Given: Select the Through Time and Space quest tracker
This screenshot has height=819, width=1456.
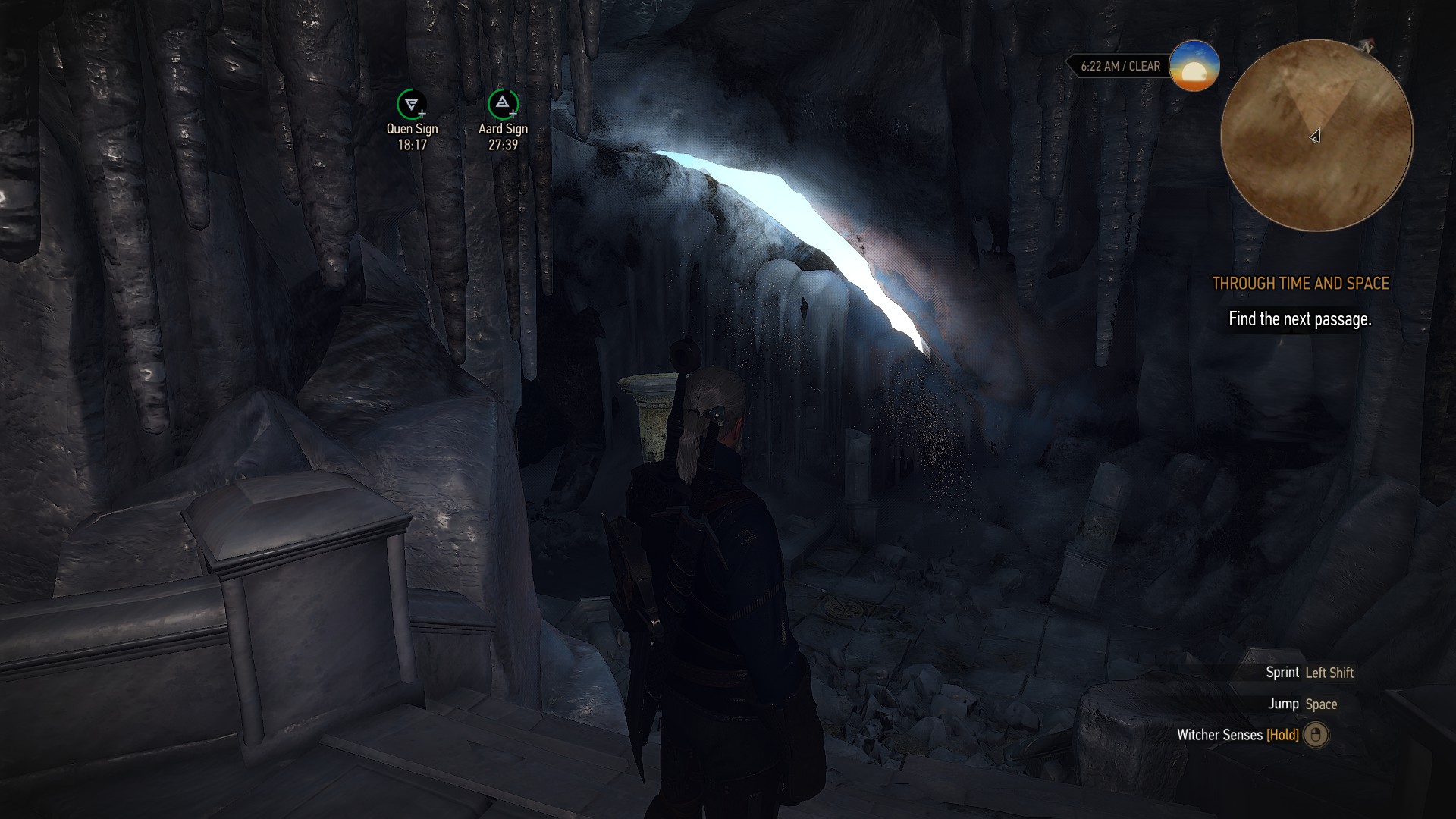Looking at the screenshot, I should pyautogui.click(x=1301, y=284).
